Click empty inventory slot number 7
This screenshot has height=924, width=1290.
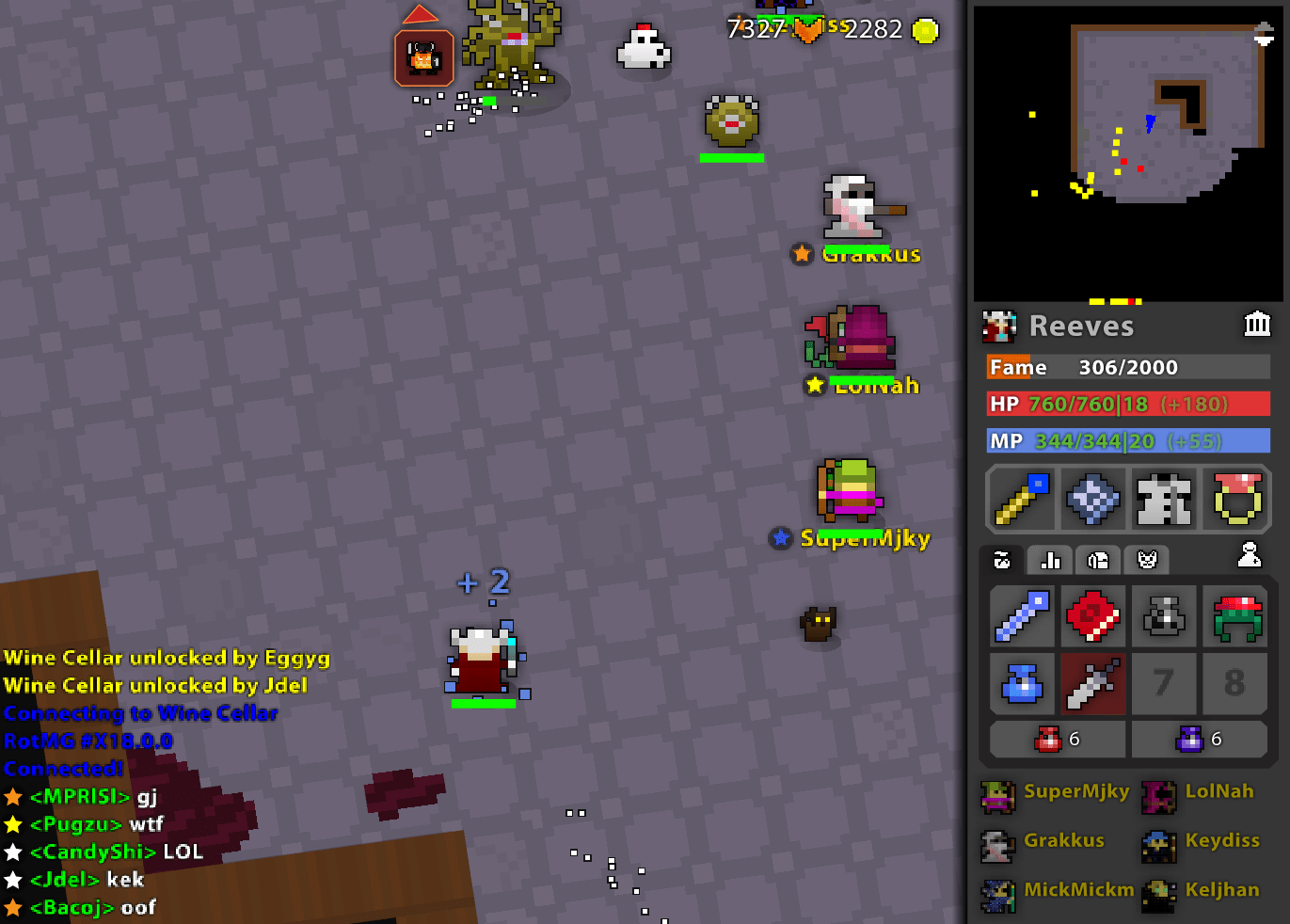click(1164, 683)
